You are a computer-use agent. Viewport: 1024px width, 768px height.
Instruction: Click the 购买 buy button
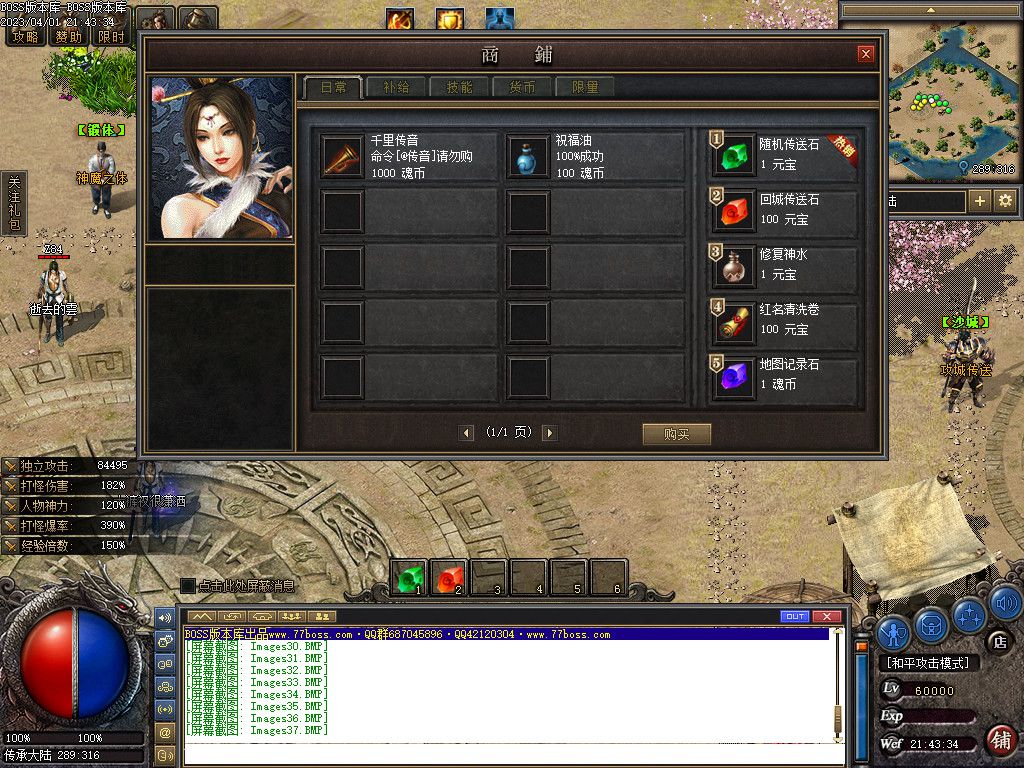pyautogui.click(x=677, y=434)
